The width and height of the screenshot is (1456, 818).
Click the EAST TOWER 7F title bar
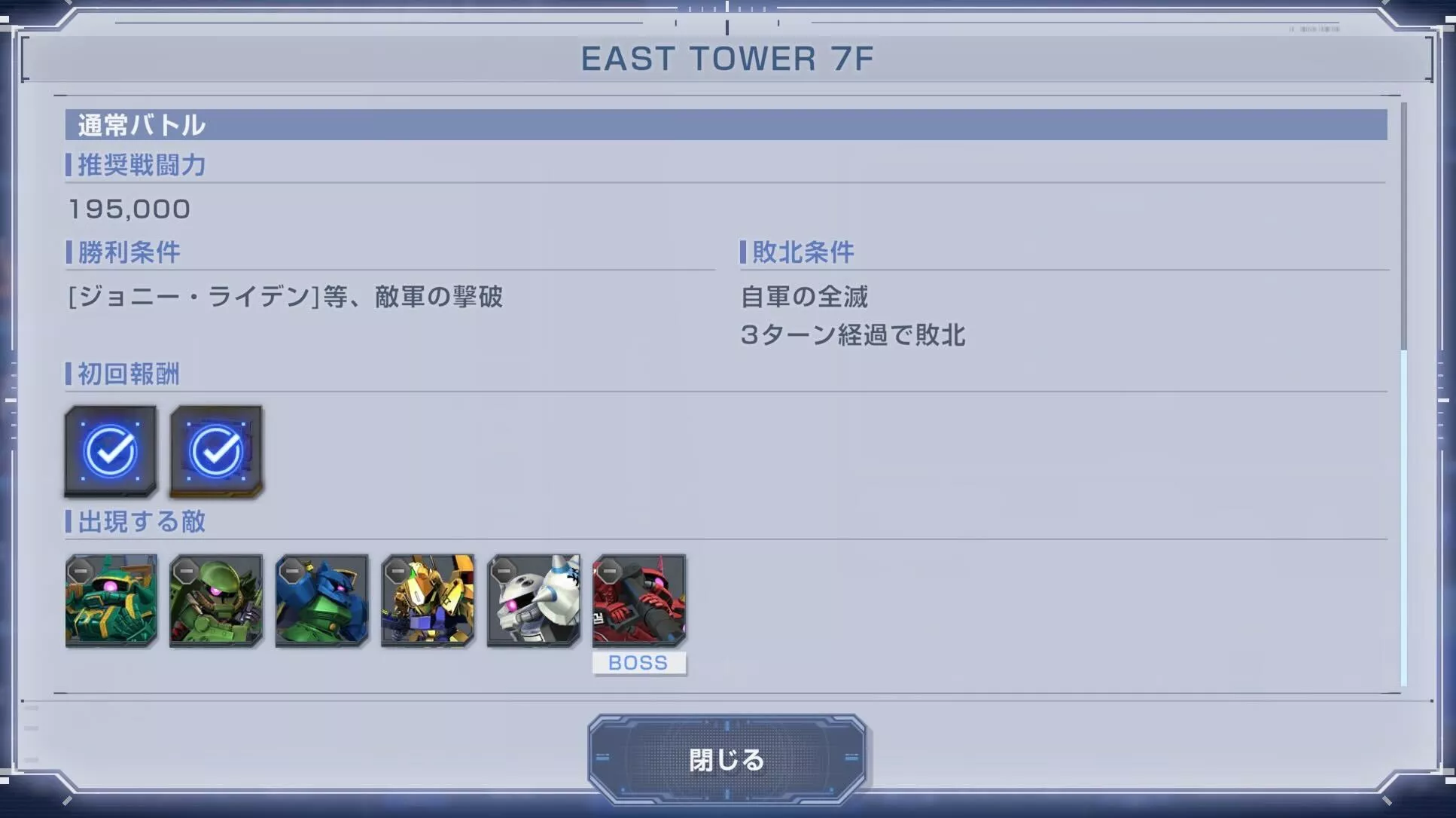(727, 59)
